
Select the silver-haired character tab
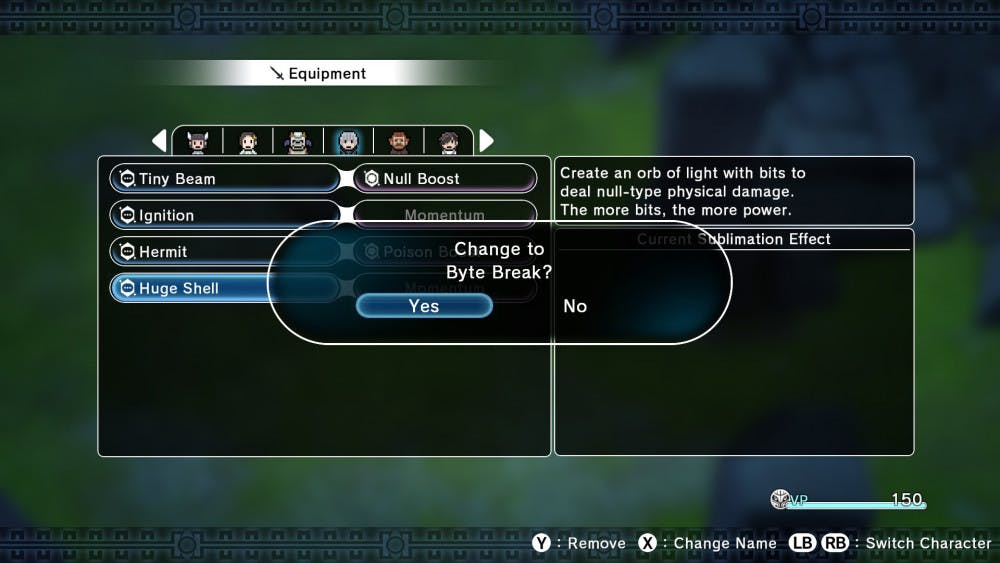tap(348, 142)
